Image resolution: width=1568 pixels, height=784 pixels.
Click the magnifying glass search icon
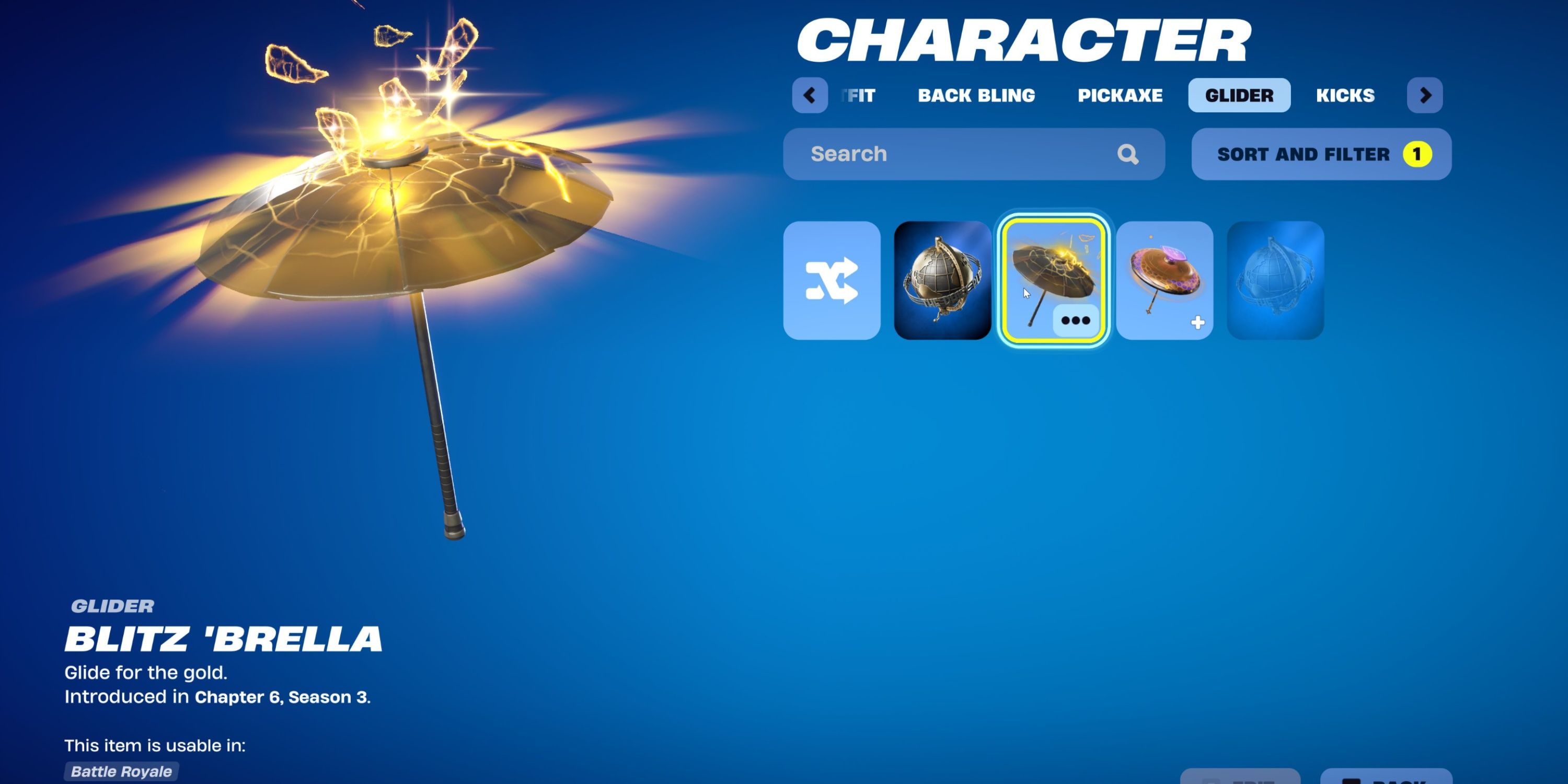coord(1127,154)
